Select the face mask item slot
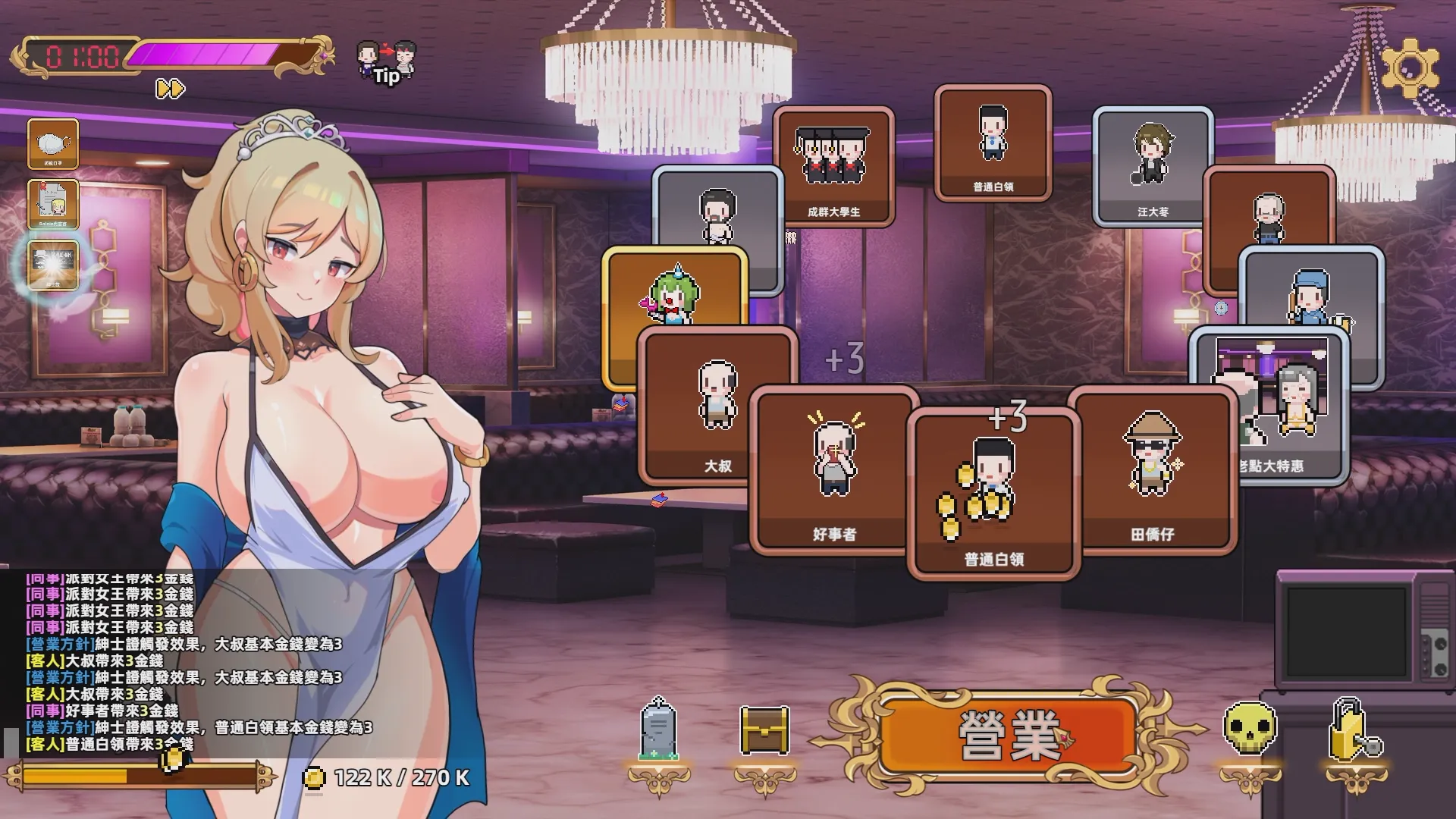1456x819 pixels. pyautogui.click(x=53, y=143)
